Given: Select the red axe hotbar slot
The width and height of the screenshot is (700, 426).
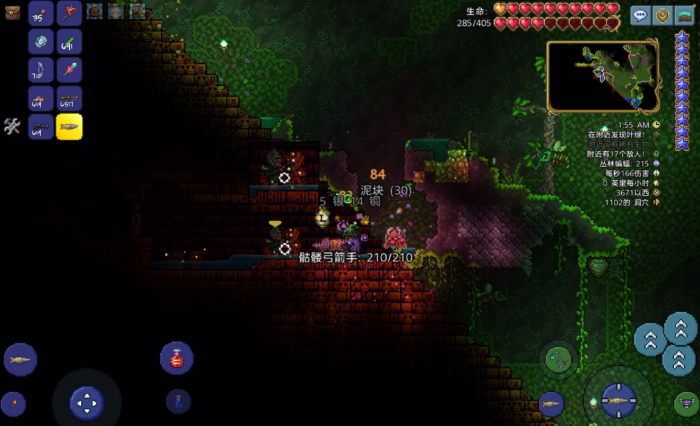Looking at the screenshot, I should 69,13.
